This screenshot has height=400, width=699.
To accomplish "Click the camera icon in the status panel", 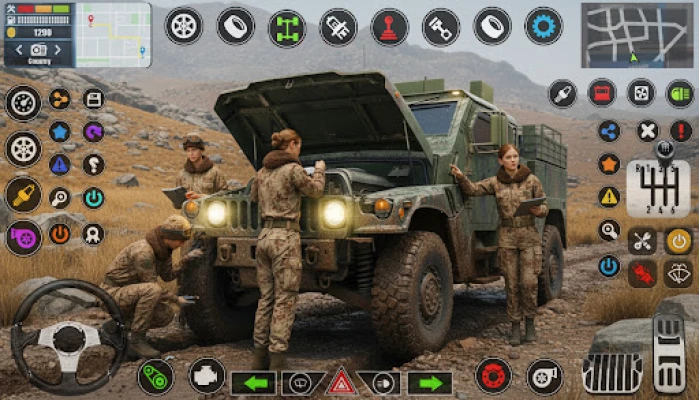I will [39, 49].
